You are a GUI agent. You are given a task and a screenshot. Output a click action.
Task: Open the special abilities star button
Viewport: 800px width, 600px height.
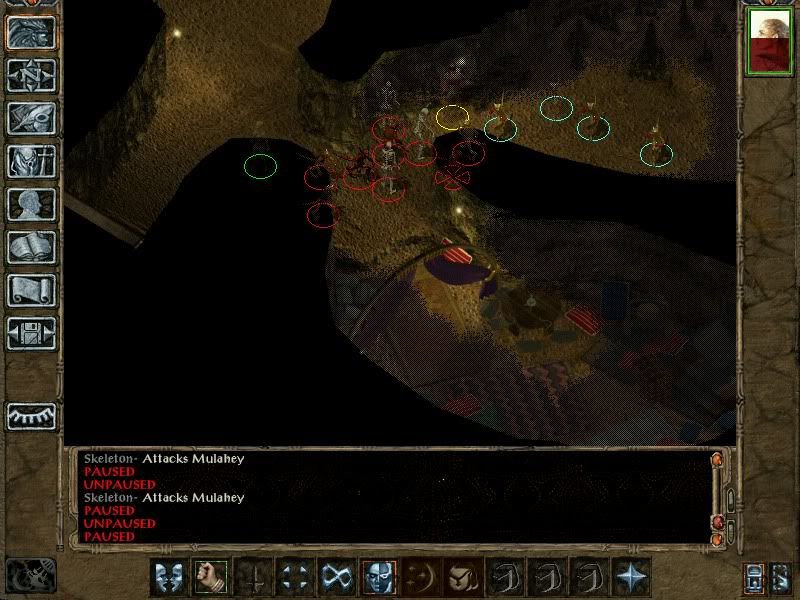[x=631, y=577]
